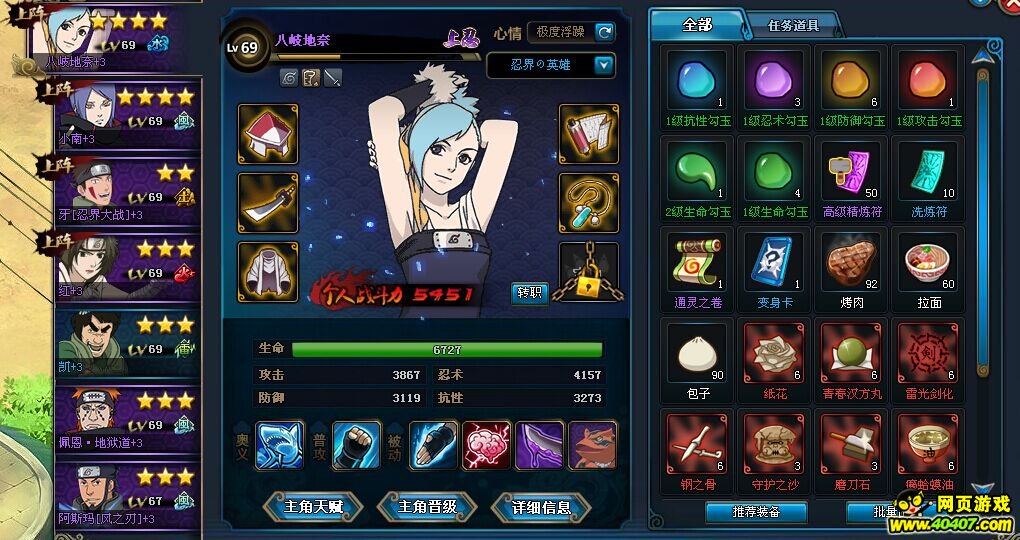The image size is (1020, 540).
Task: Open the 主角天赋 talent panel
Action: [313, 507]
